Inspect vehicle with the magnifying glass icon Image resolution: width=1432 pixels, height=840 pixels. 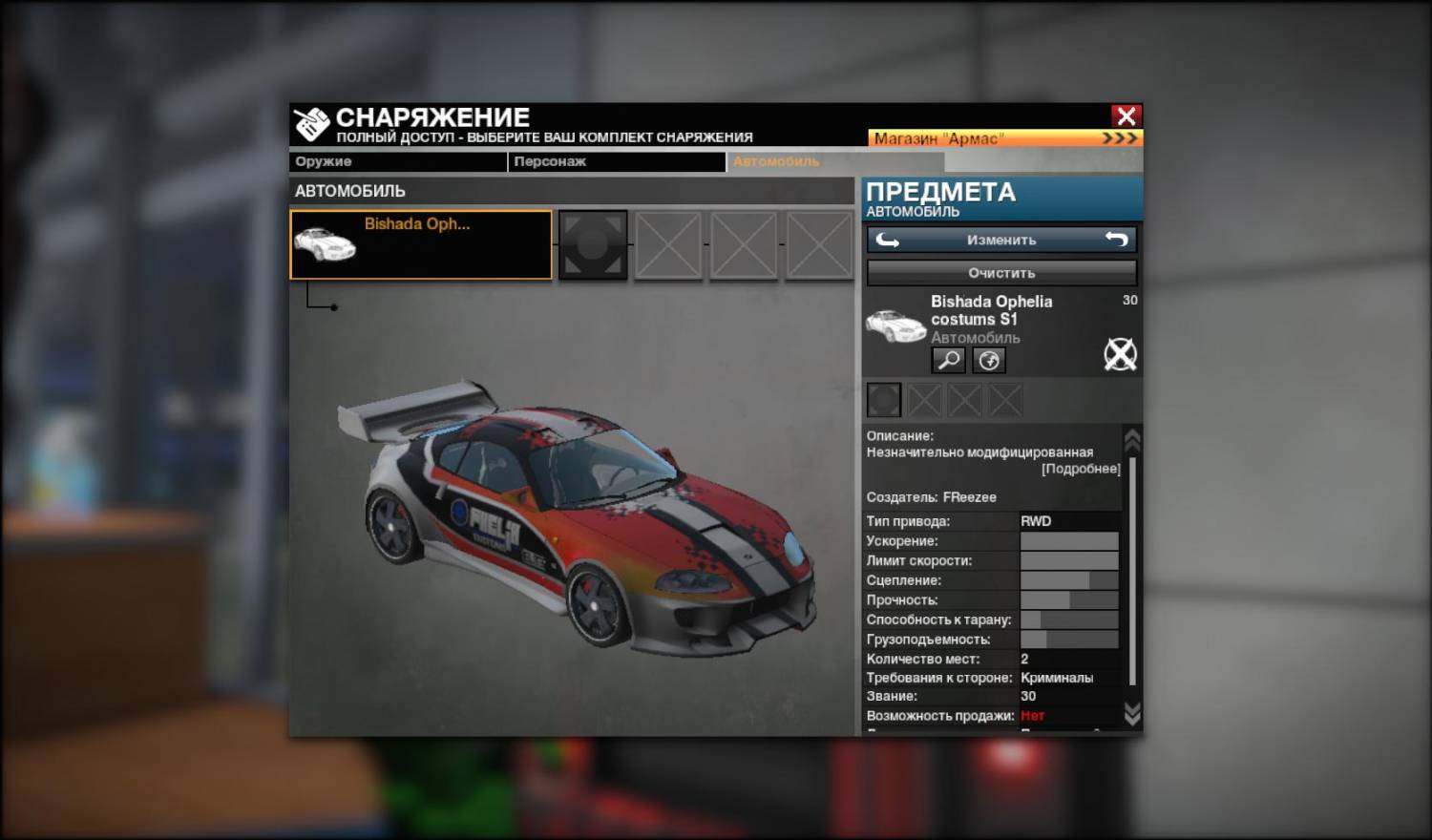click(948, 360)
